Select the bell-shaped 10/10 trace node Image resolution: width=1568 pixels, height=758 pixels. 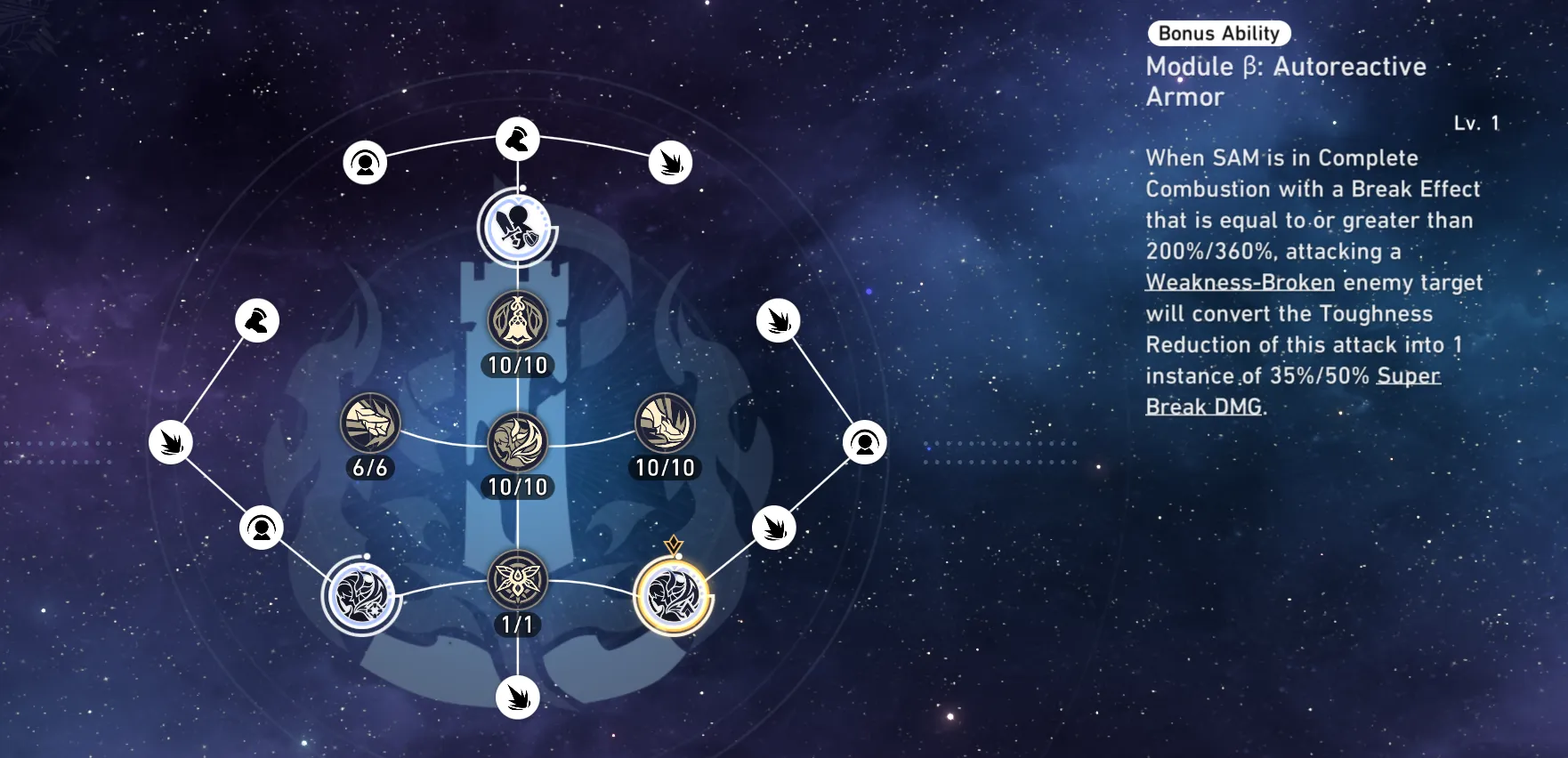pyautogui.click(x=517, y=320)
